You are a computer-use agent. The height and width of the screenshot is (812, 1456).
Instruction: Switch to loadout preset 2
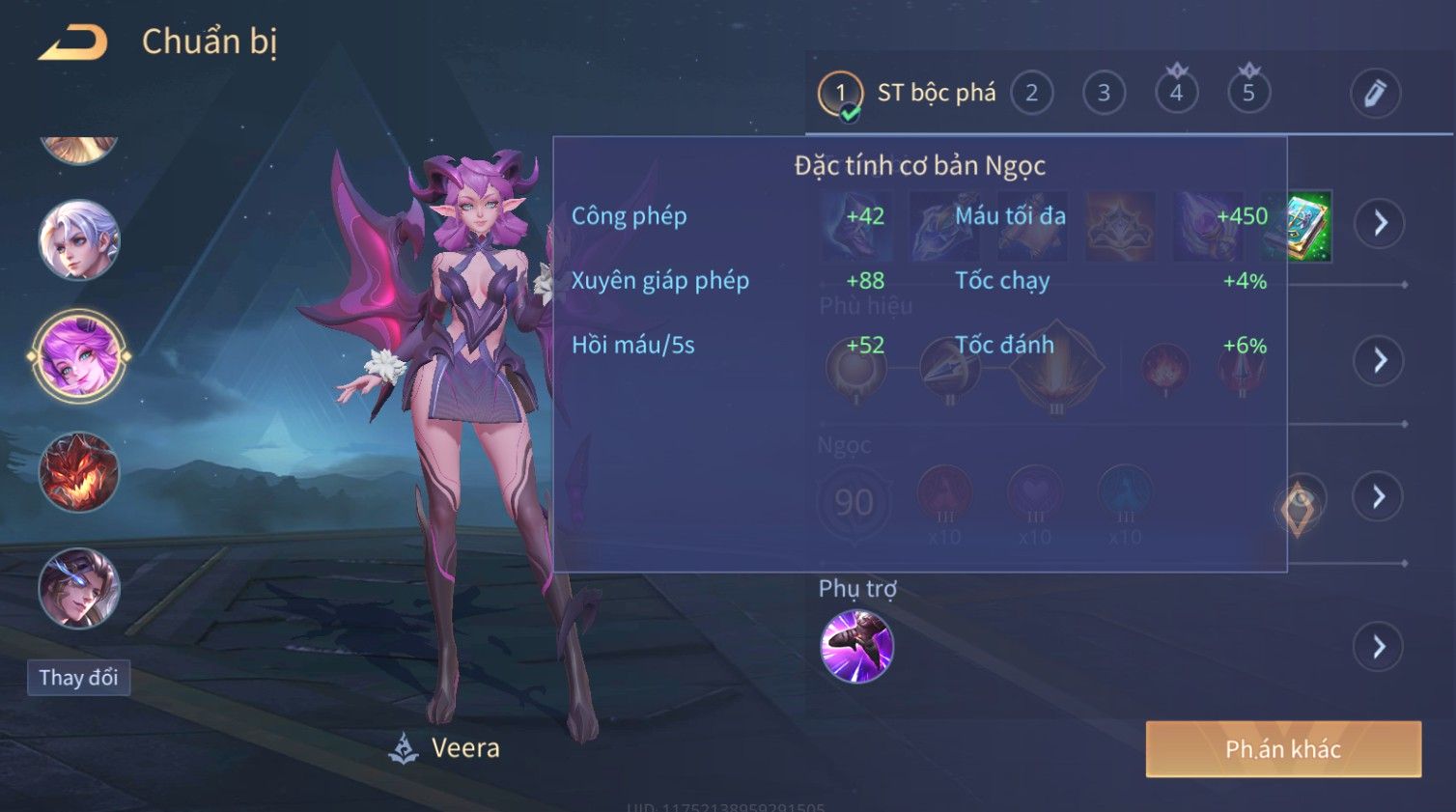click(1031, 94)
